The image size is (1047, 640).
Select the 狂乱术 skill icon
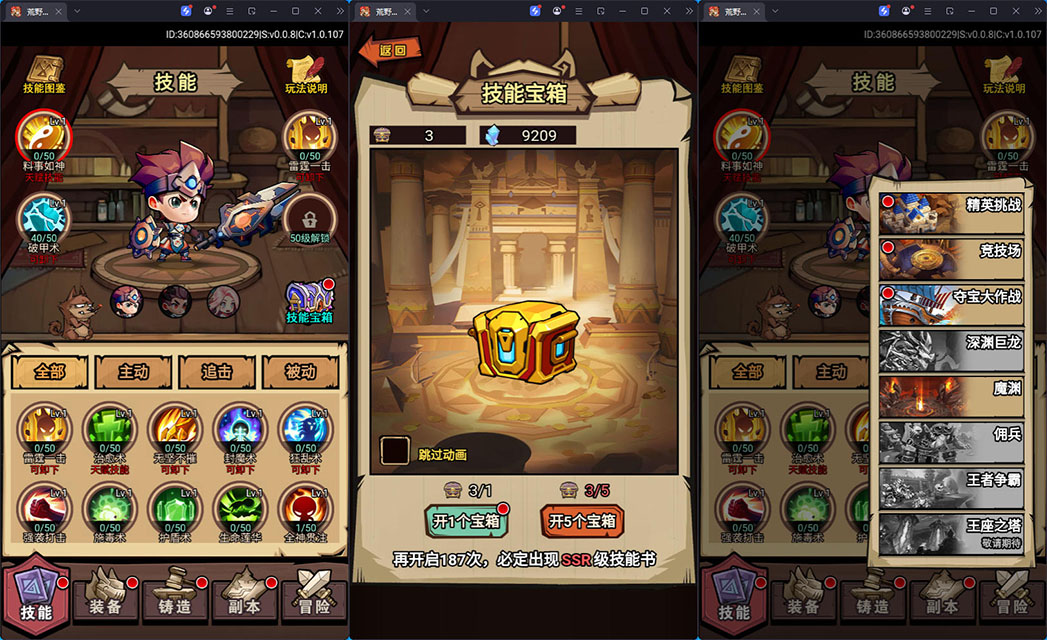pos(304,430)
